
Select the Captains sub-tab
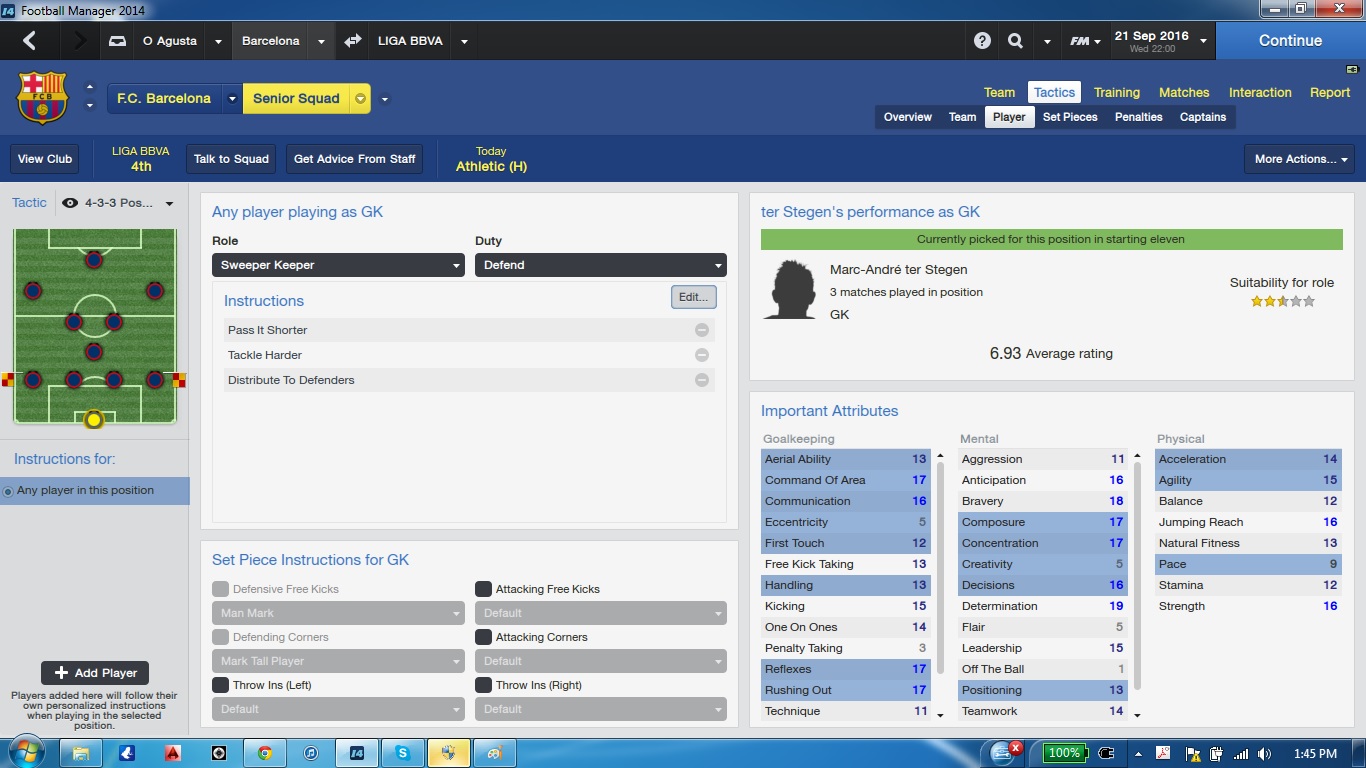pyautogui.click(x=1202, y=117)
